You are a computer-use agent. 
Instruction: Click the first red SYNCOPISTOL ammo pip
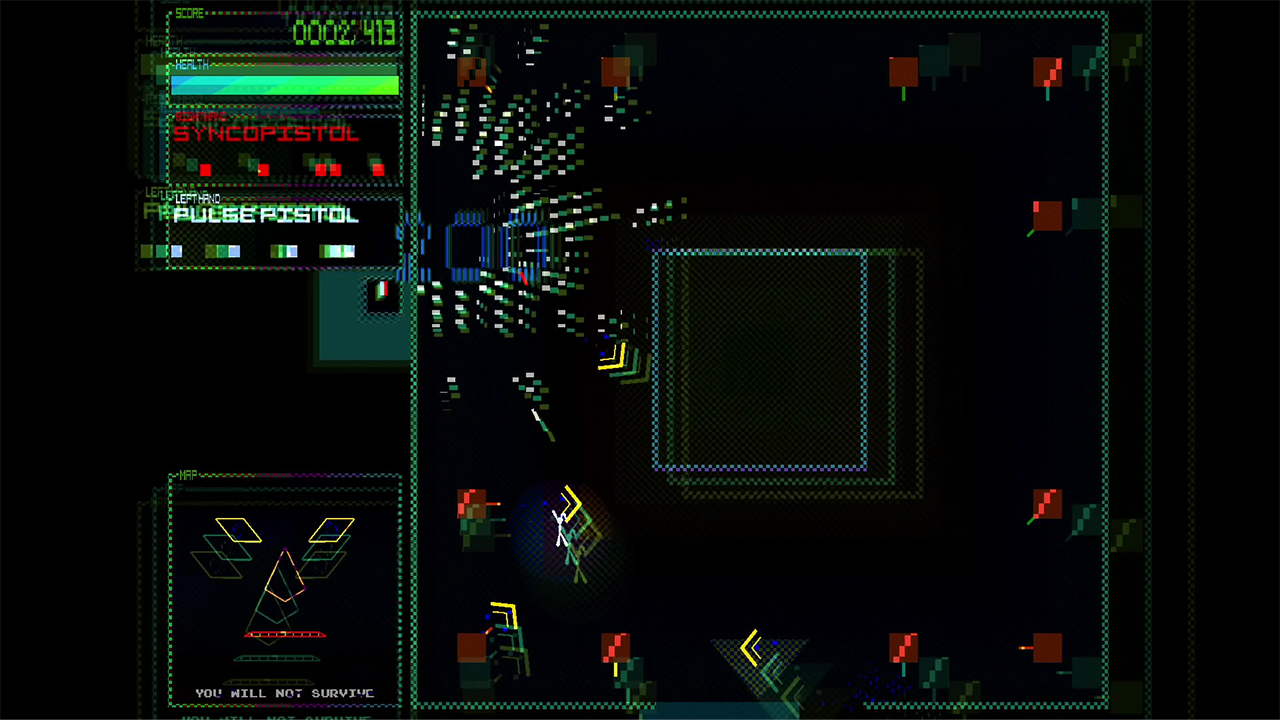click(205, 169)
